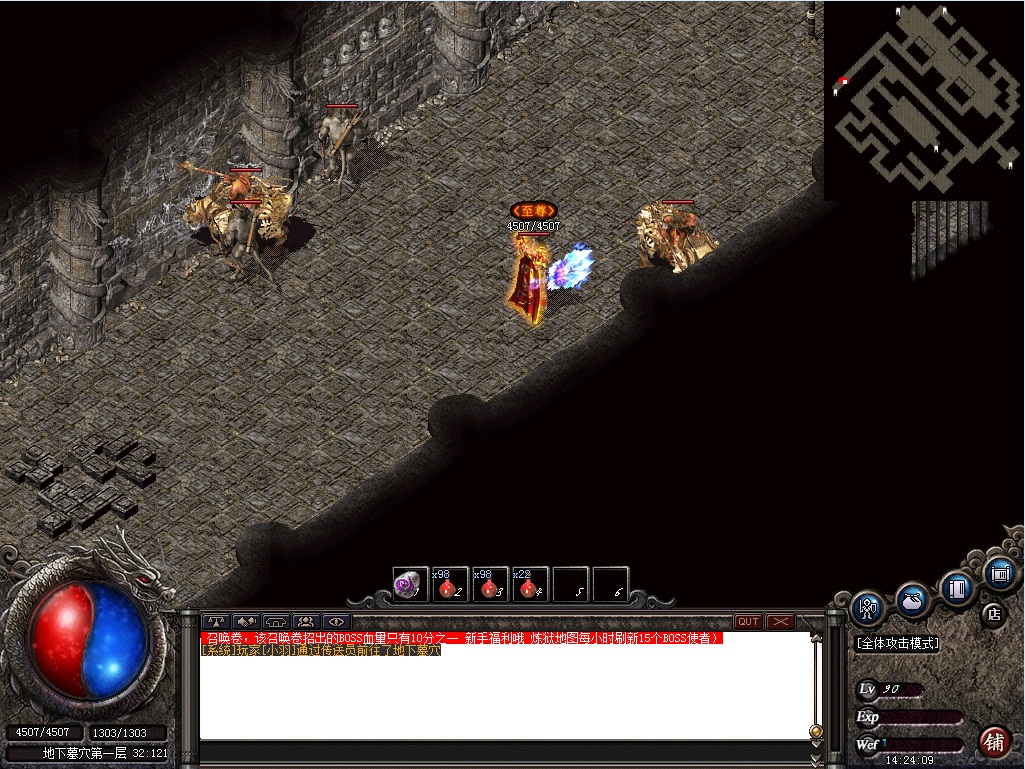
Task: Click the scales trade button
Action: click(x=216, y=621)
